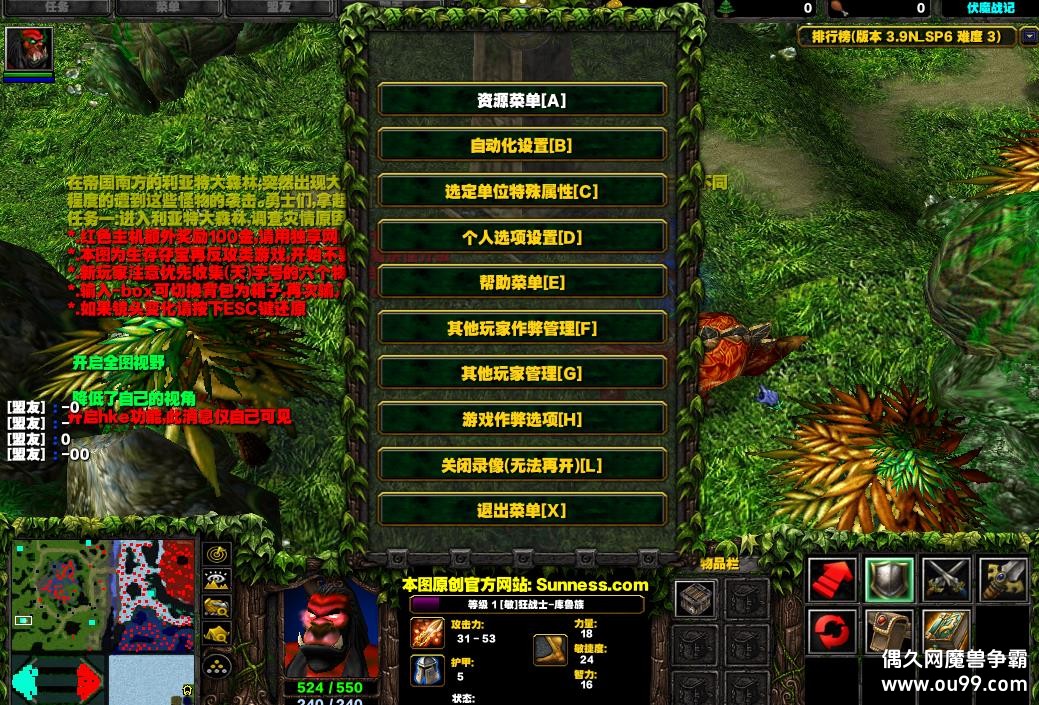
Task: Select 其他玩家管理[G] player management
Action: (521, 374)
